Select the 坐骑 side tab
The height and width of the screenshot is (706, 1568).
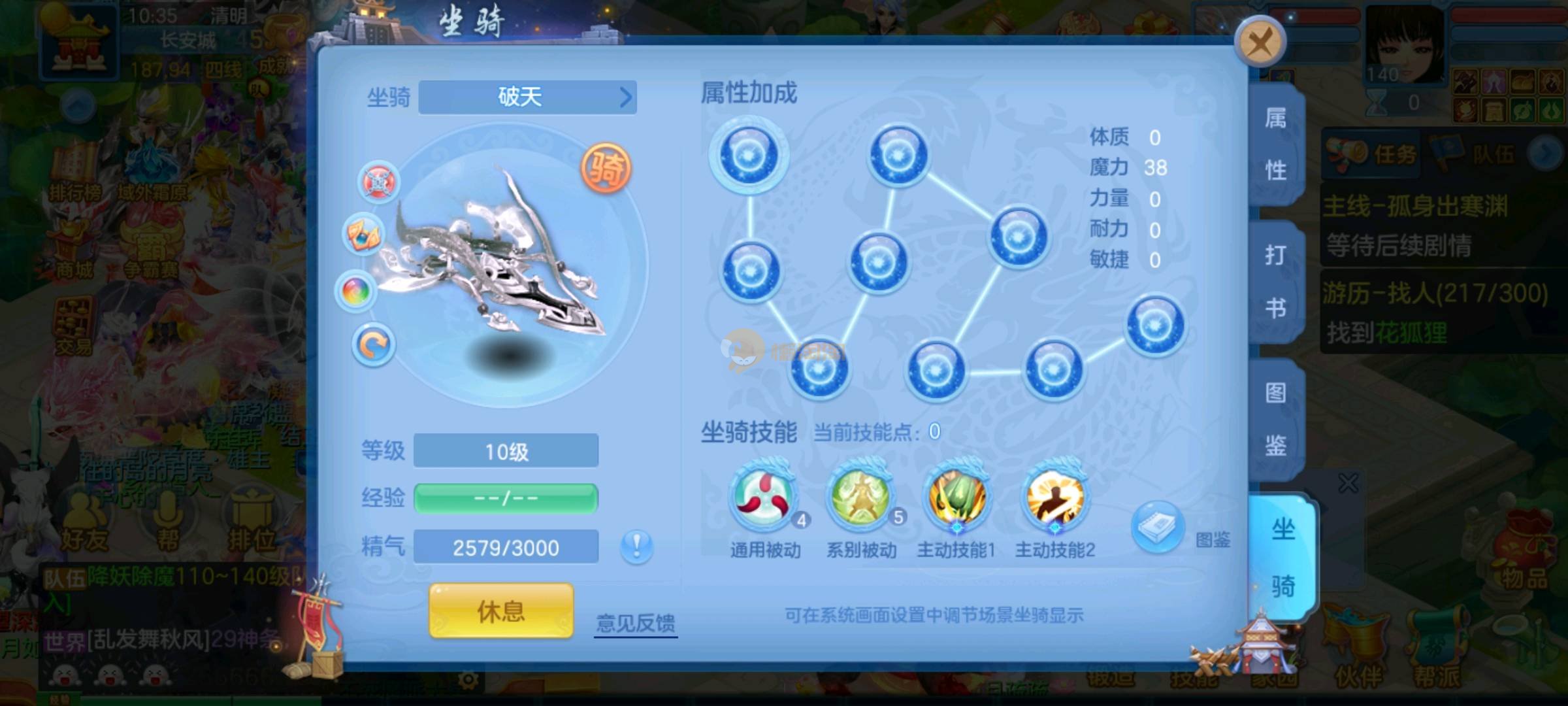[1282, 557]
